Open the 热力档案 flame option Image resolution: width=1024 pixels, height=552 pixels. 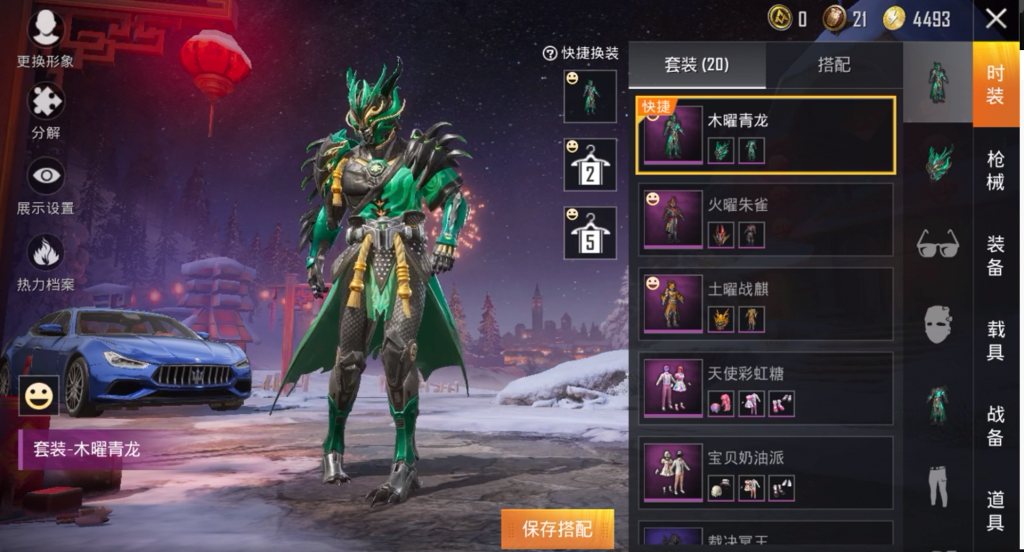coord(45,260)
